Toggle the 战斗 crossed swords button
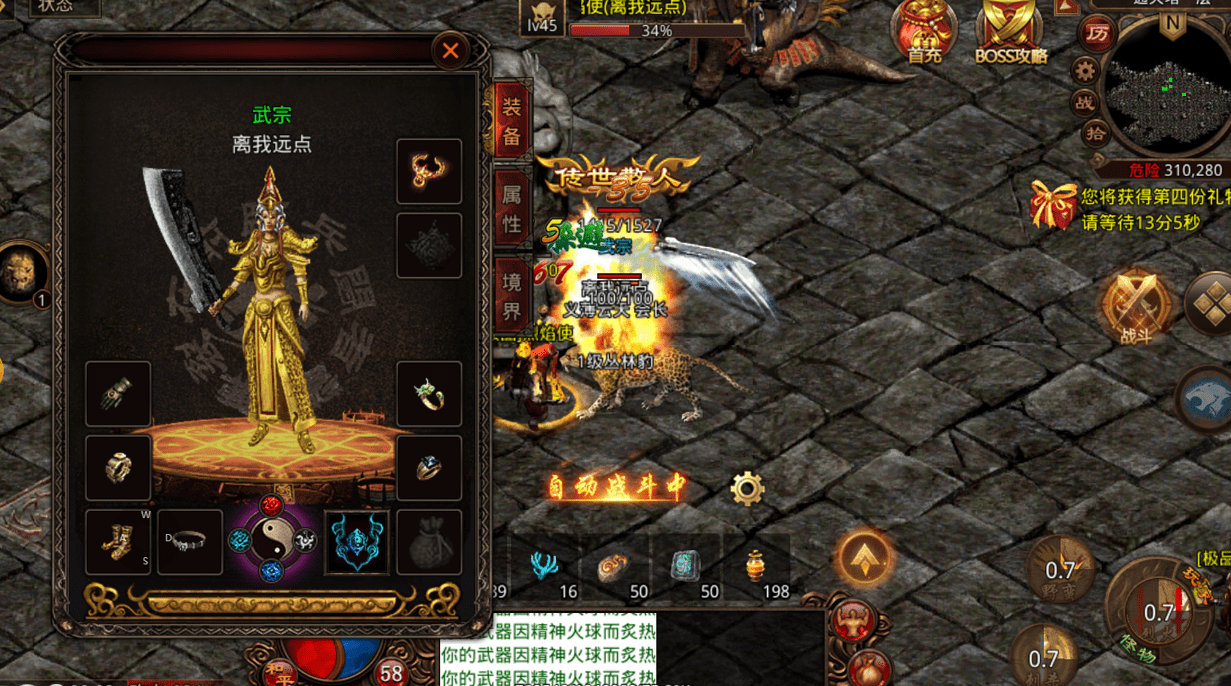 (1136, 305)
